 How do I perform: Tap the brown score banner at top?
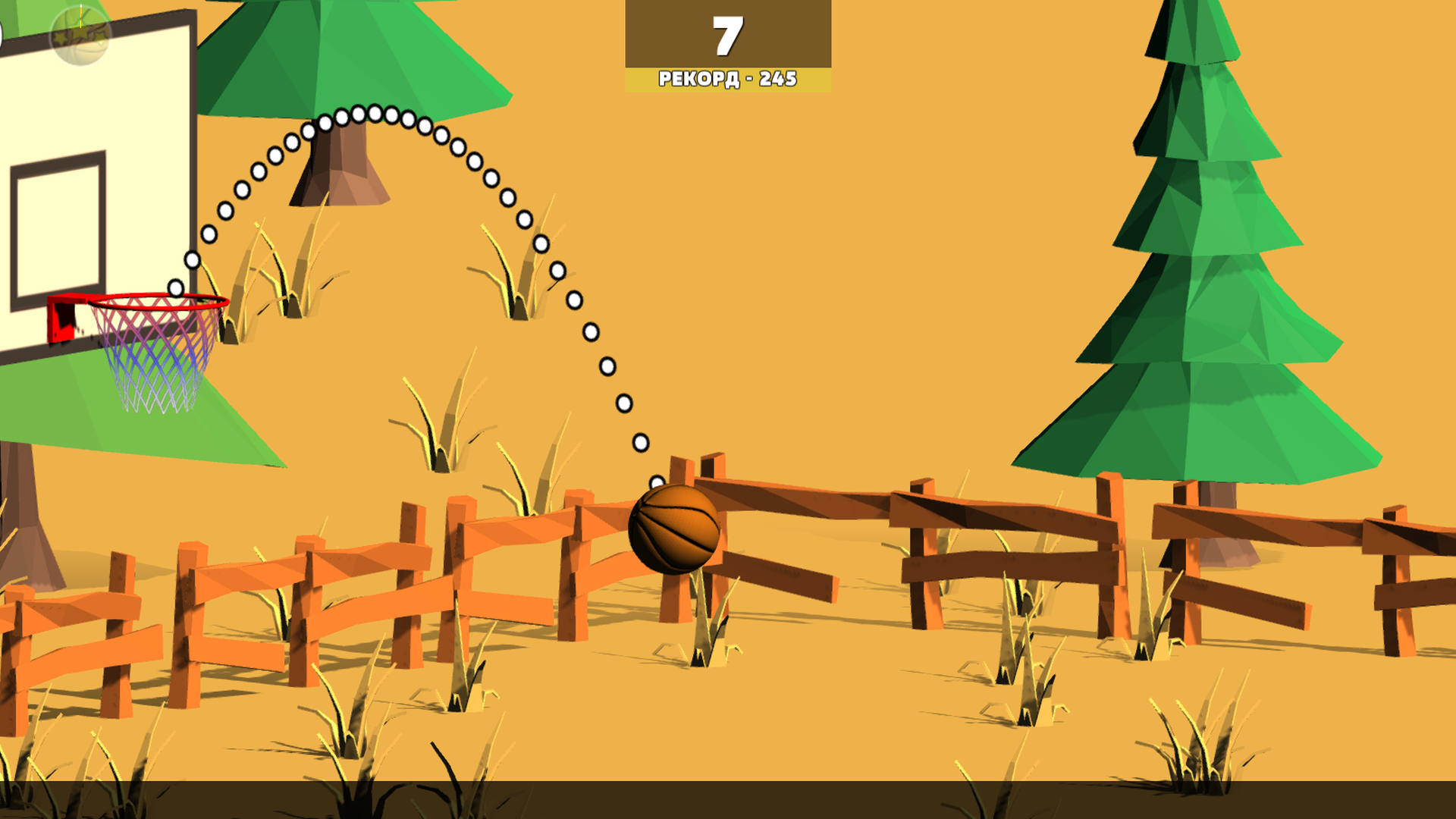click(x=726, y=34)
